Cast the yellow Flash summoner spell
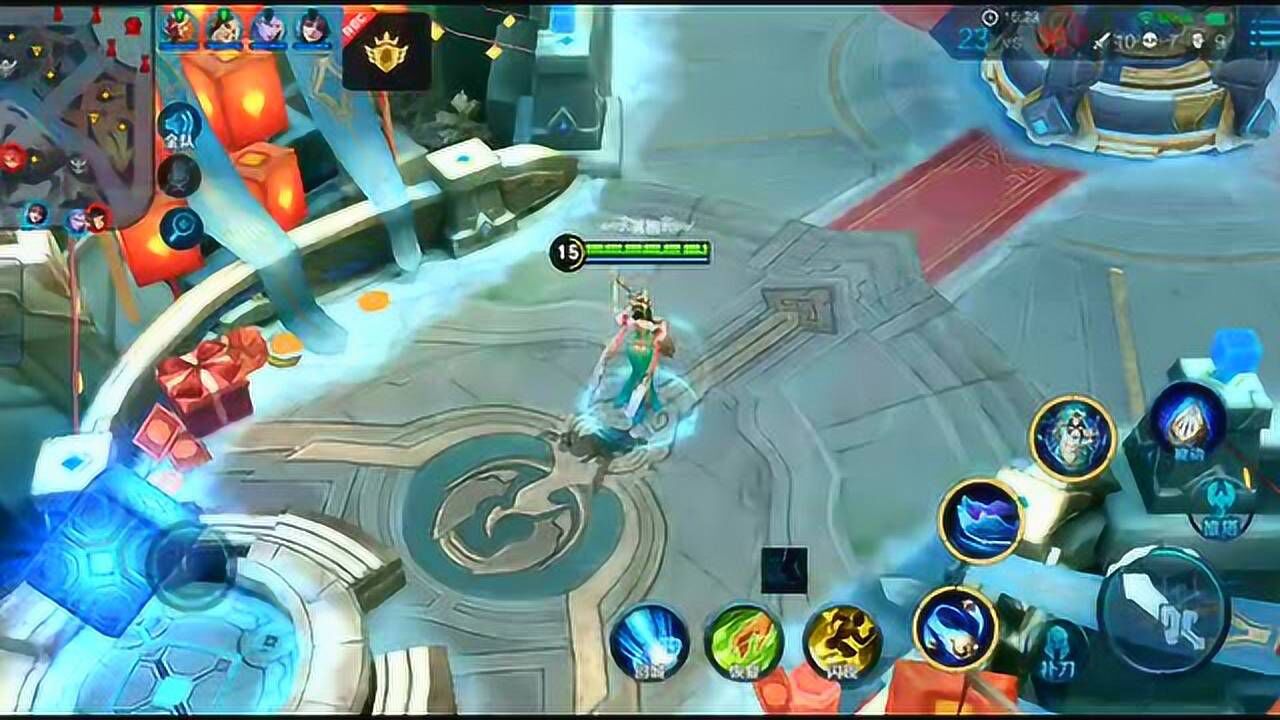Viewport: 1280px width, 720px height. tap(843, 640)
